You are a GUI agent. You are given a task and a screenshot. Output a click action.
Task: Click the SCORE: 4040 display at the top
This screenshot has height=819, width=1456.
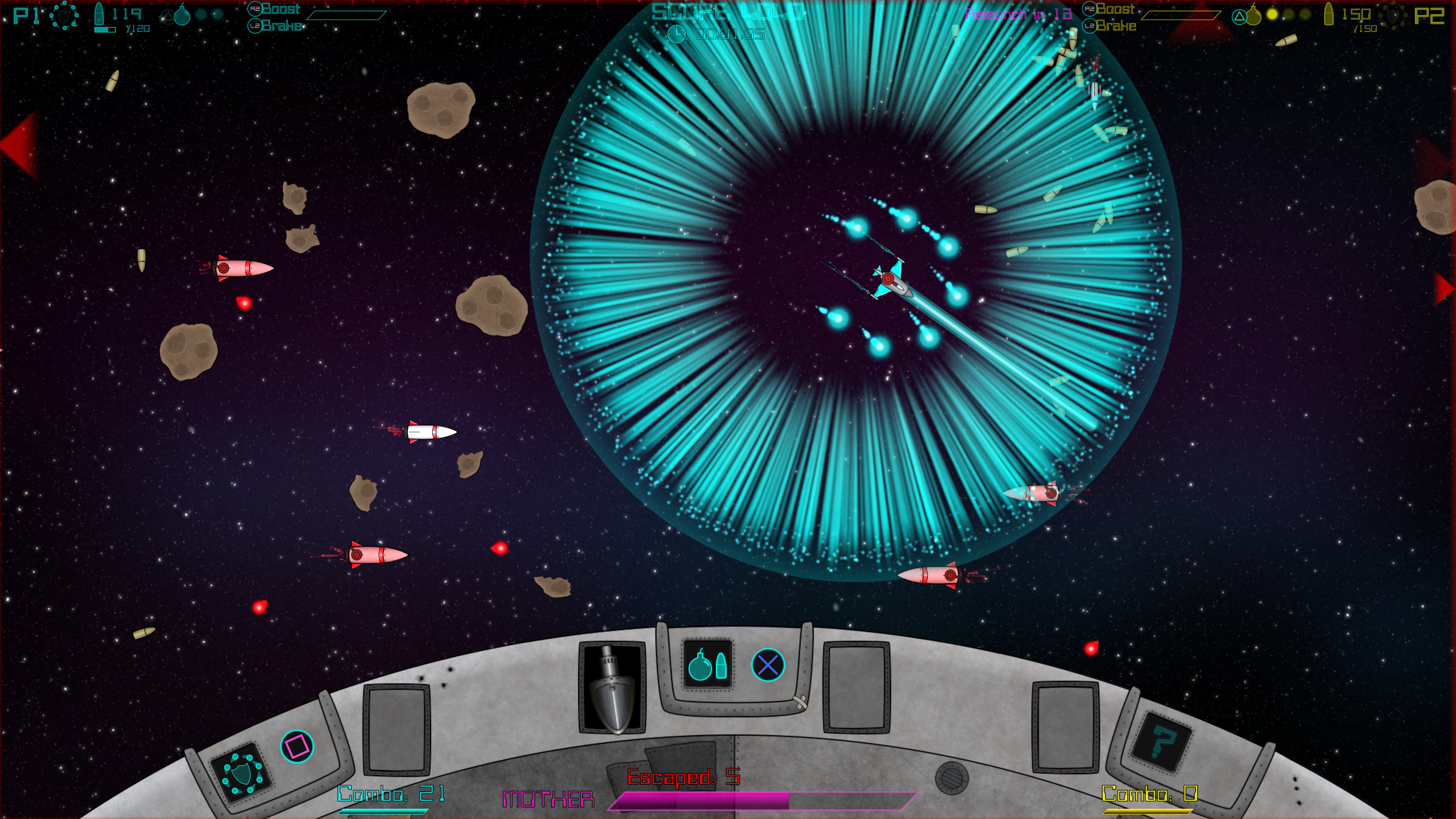click(x=729, y=11)
